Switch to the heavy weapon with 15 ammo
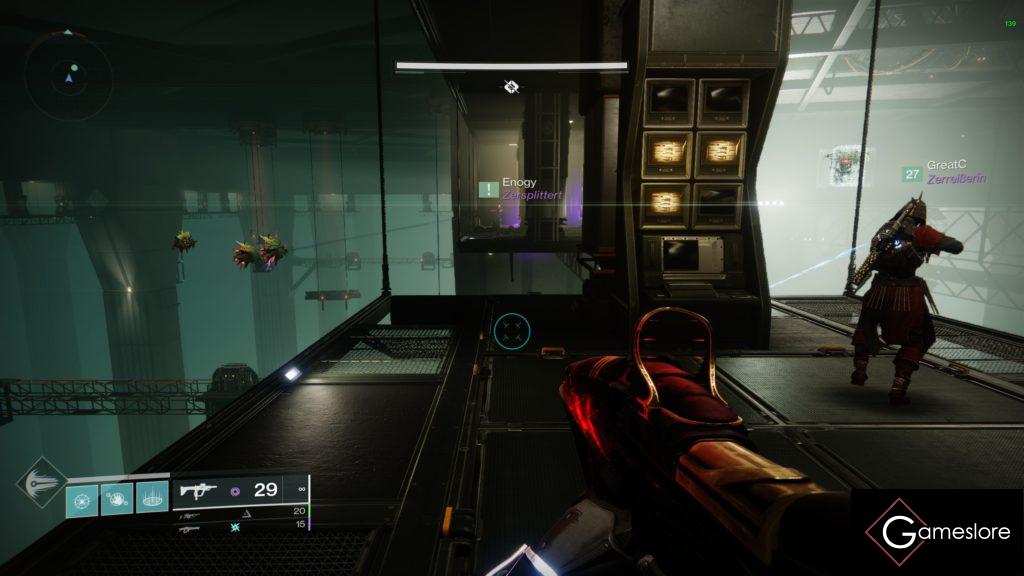 point(240,525)
